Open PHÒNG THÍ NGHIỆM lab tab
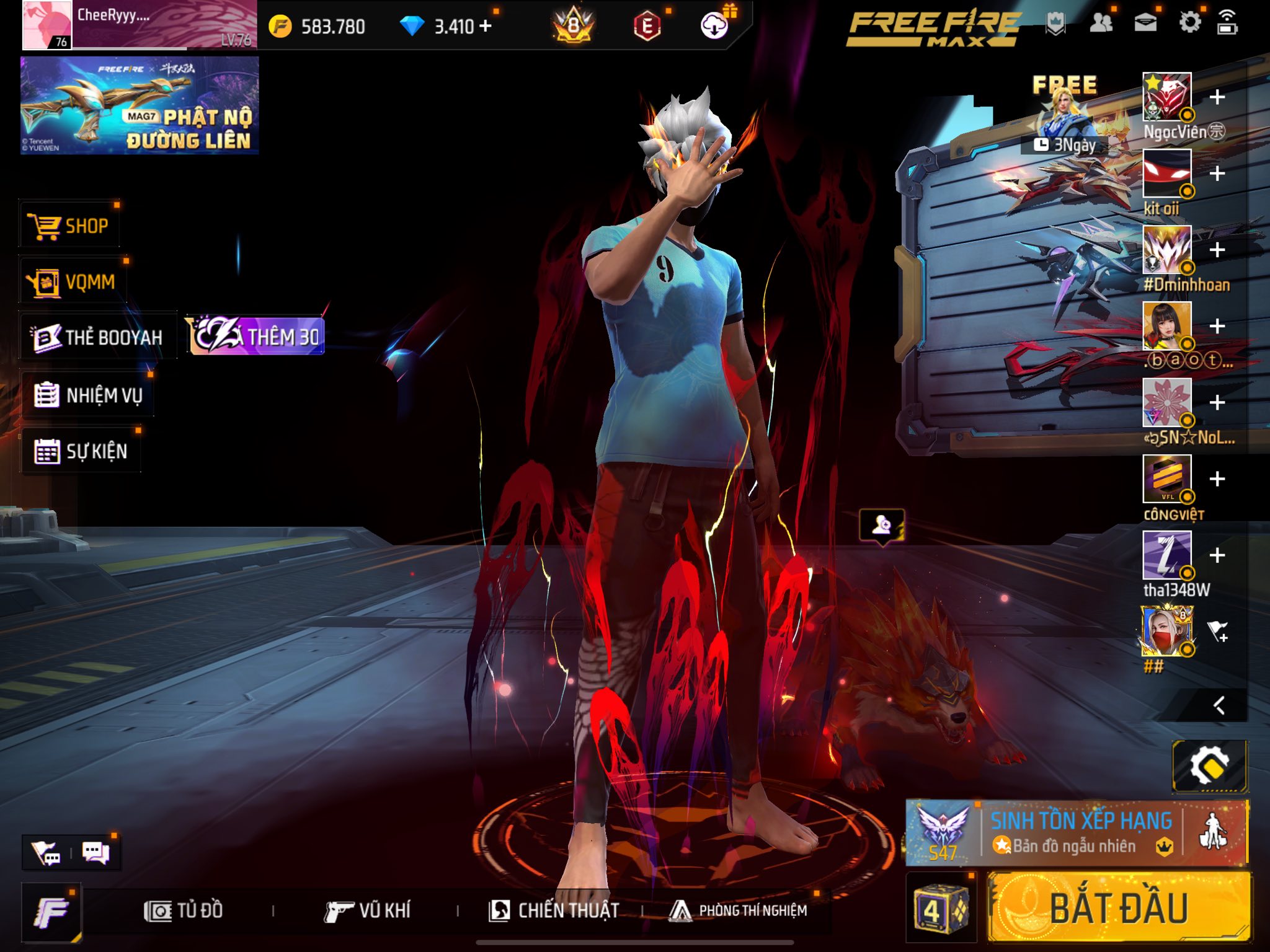Viewport: 1270px width, 952px height. point(739,910)
